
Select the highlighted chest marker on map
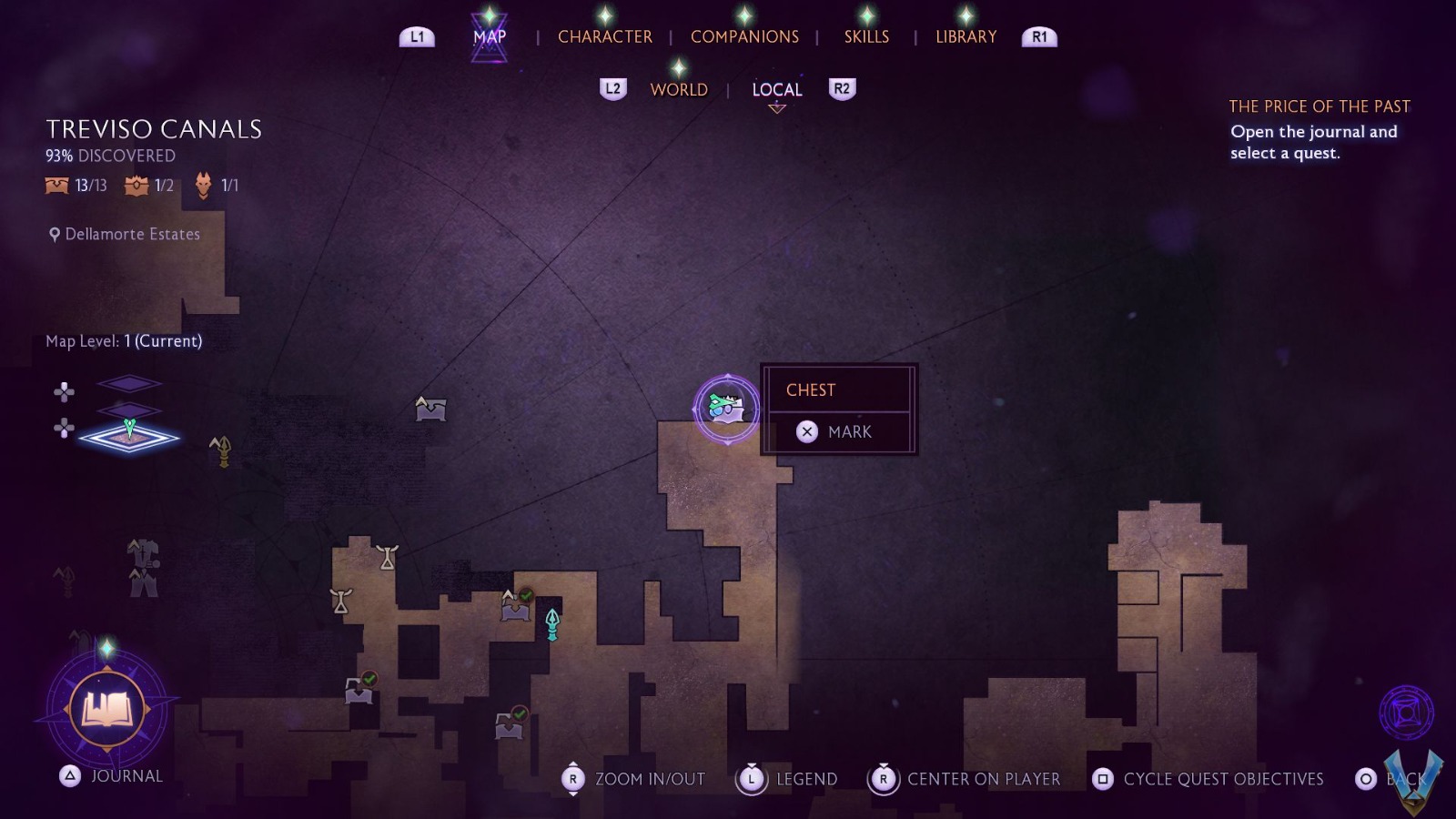coord(726,409)
